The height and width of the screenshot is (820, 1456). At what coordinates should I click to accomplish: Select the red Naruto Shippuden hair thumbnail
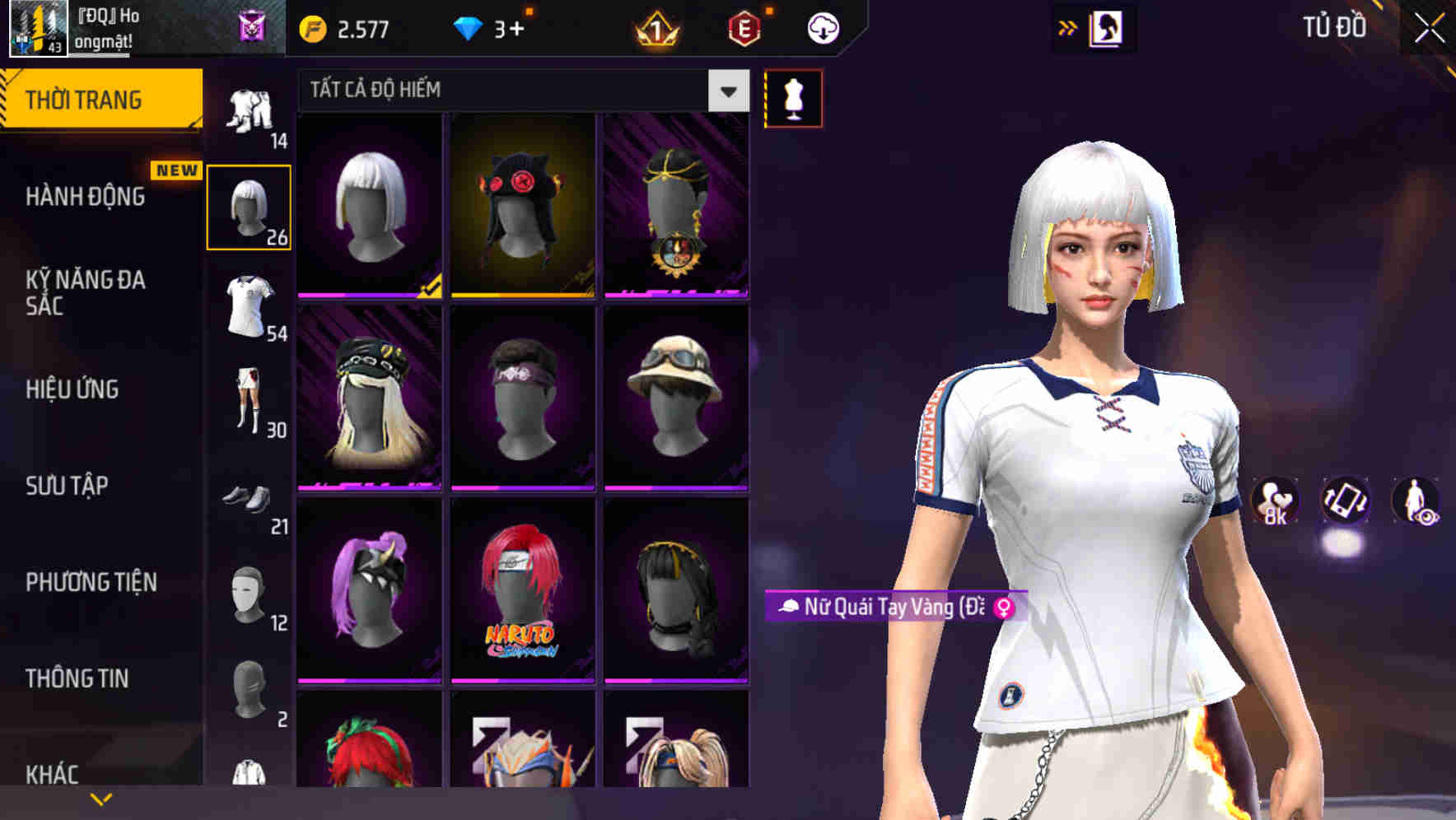coord(525,595)
